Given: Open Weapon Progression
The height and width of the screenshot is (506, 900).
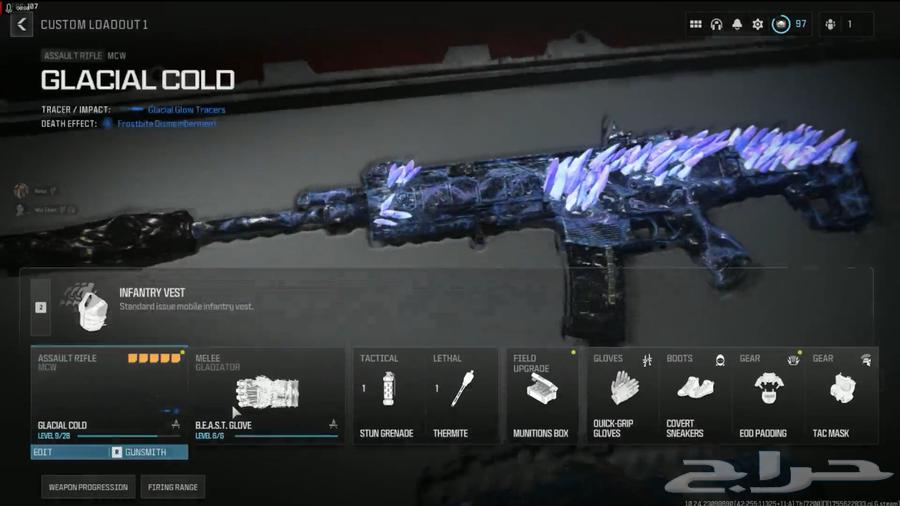Looking at the screenshot, I should tap(89, 487).
